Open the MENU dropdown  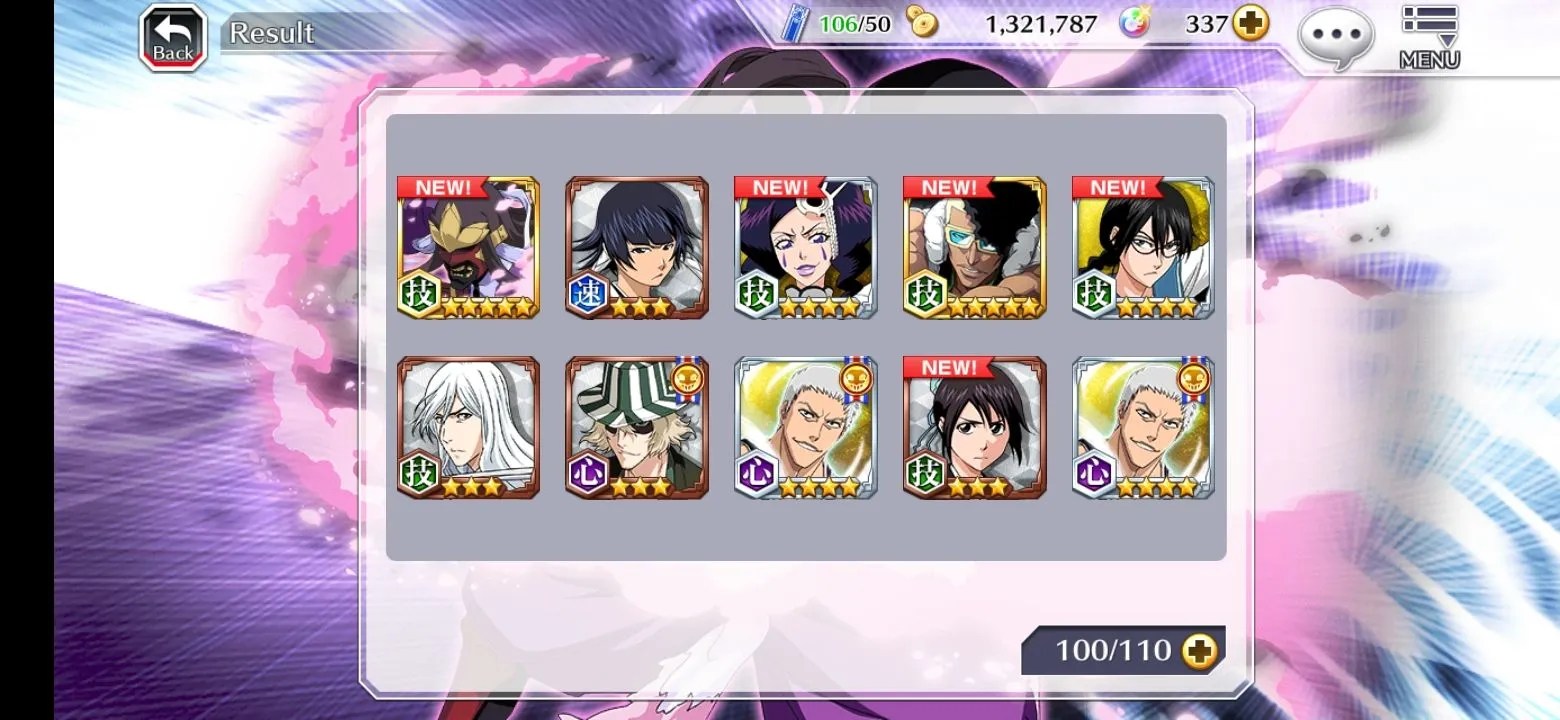pos(1429,37)
